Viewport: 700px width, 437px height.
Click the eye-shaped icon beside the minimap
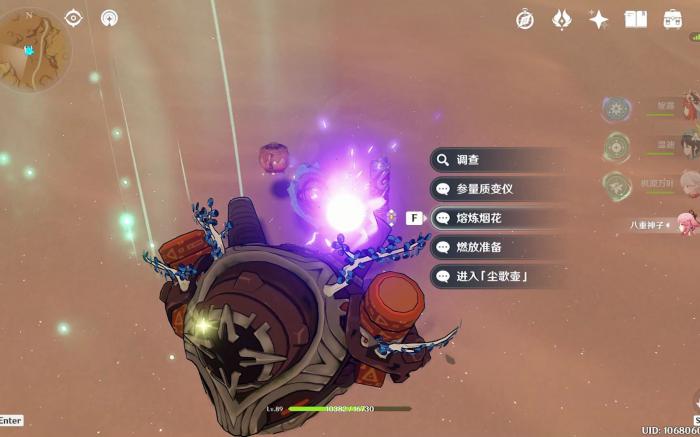pos(73,18)
